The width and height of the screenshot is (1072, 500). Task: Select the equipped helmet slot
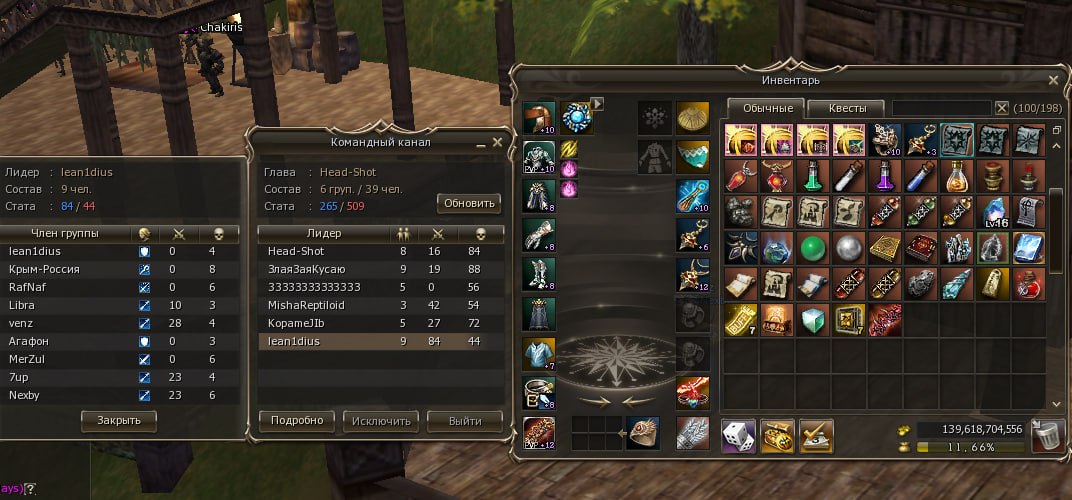point(539,119)
